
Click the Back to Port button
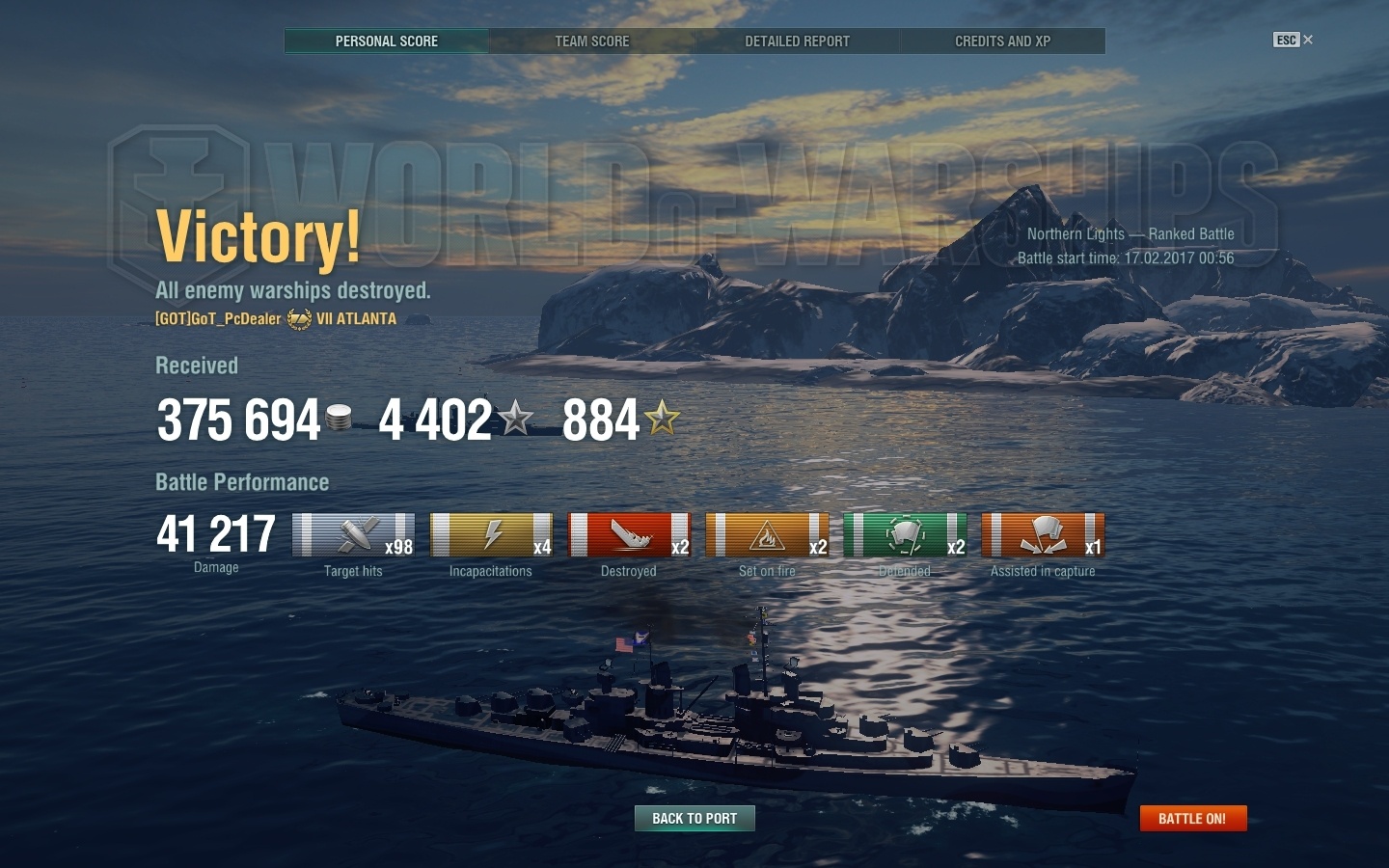(x=694, y=818)
